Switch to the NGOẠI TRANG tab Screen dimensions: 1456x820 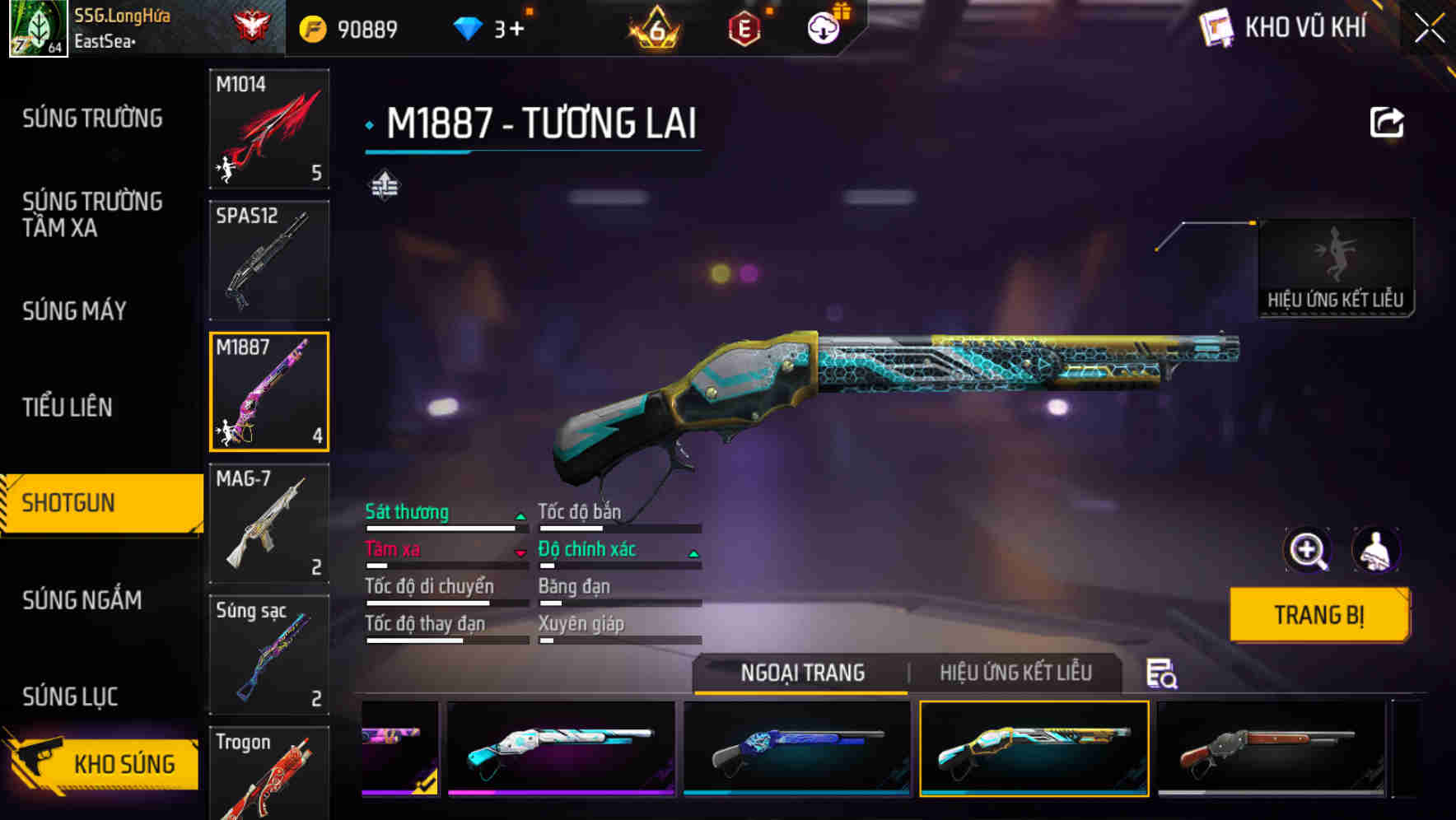(x=799, y=672)
